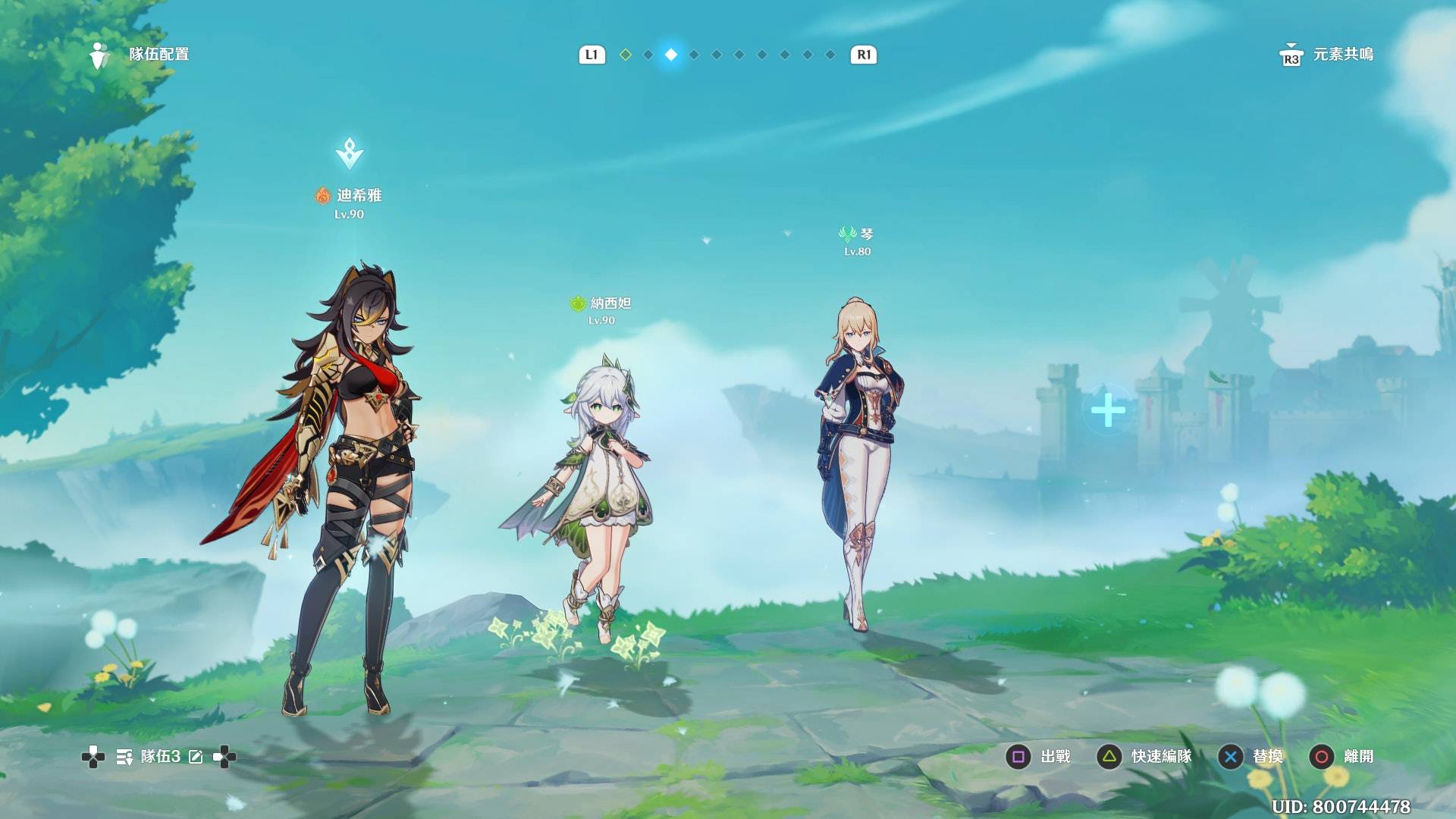This screenshot has width=1456, height=819.
Task: Add a character to the empty plus slot
Action: (x=1108, y=410)
